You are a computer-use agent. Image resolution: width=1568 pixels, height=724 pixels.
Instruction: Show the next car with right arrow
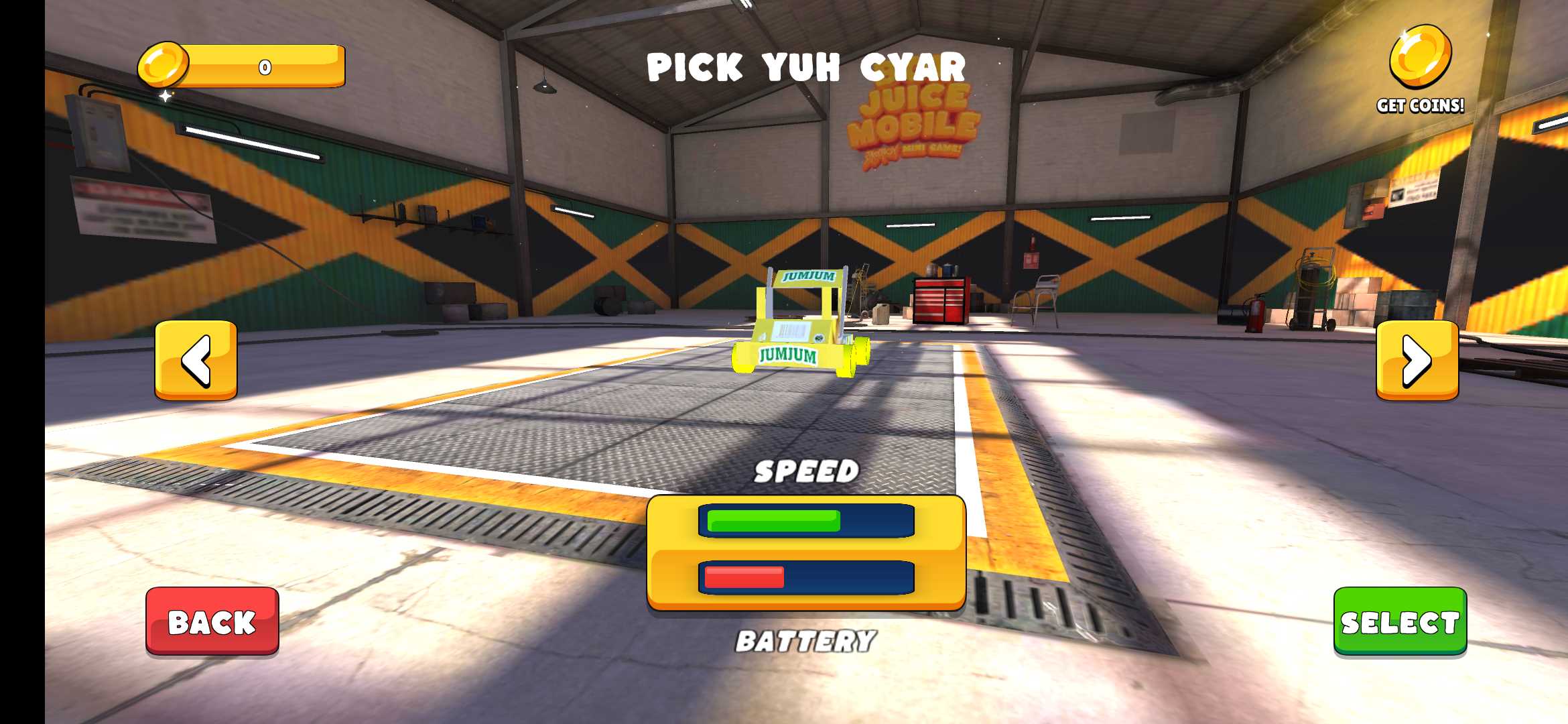point(1417,360)
